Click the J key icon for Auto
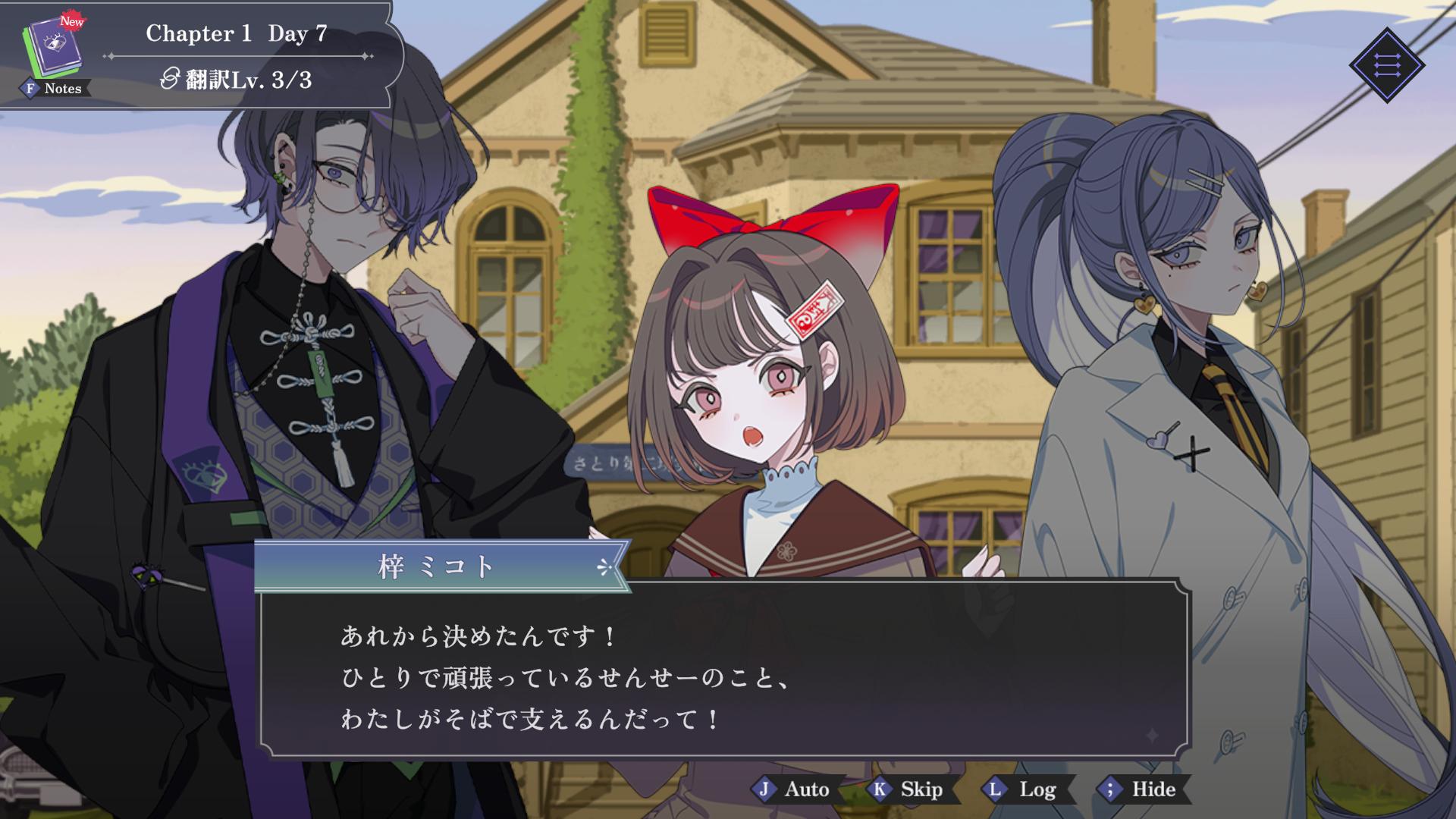Screen dimensions: 1456x819 (764, 789)
